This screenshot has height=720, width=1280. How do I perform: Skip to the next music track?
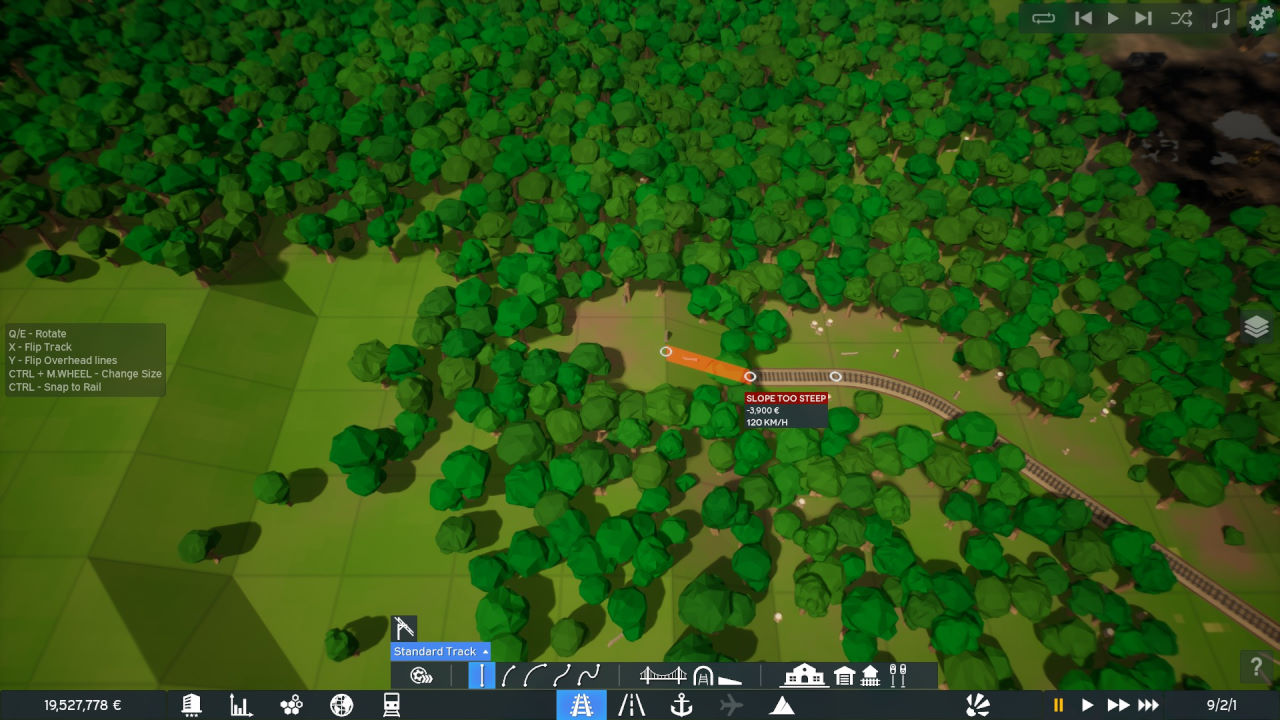pos(1144,18)
